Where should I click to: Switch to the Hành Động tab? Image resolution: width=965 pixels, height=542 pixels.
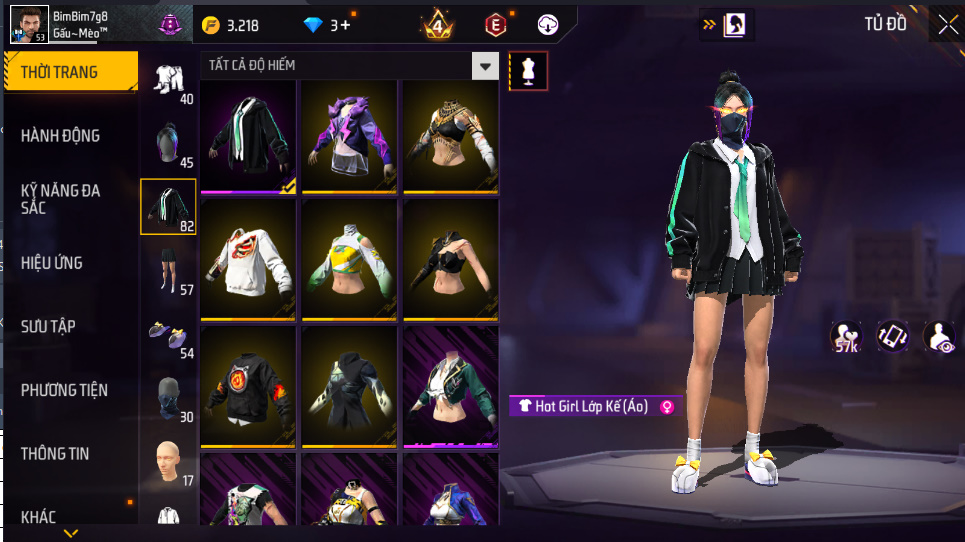coord(62,136)
